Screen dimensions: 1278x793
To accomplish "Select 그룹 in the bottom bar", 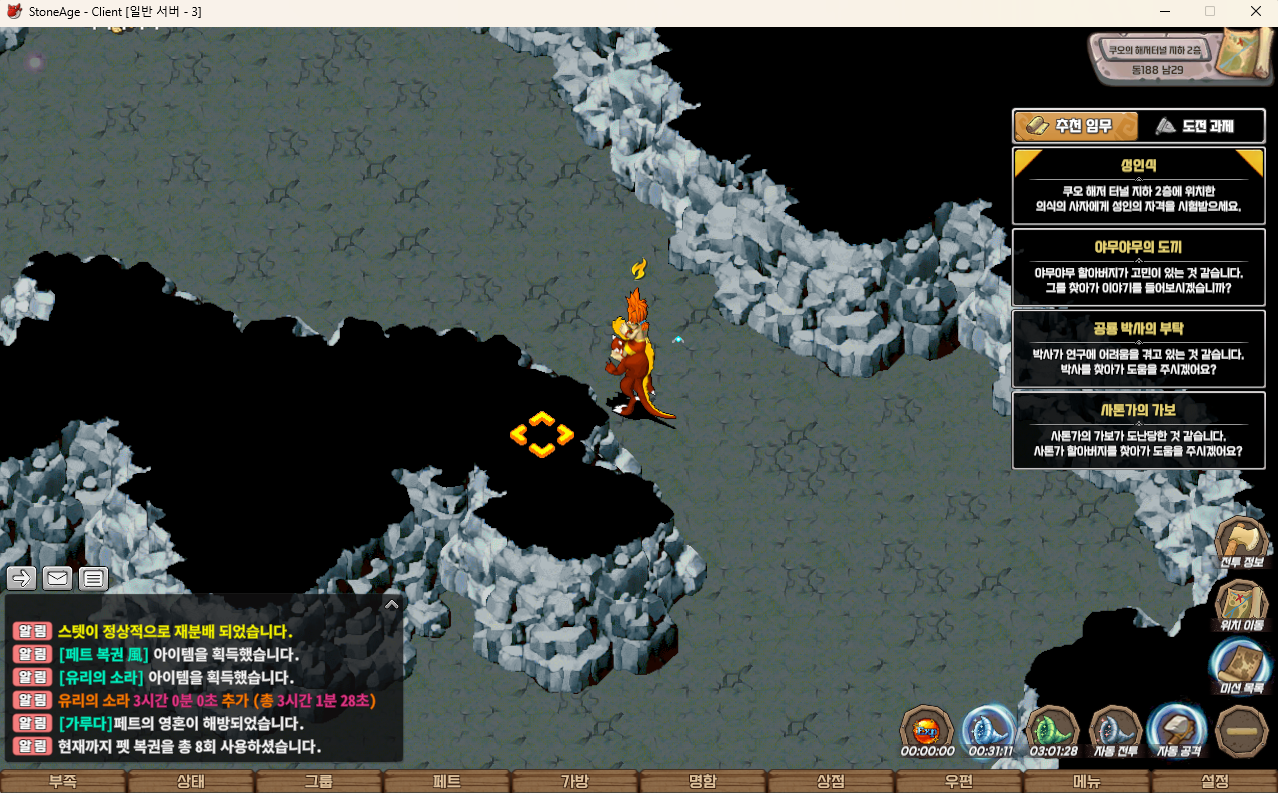I will pyautogui.click(x=319, y=782).
